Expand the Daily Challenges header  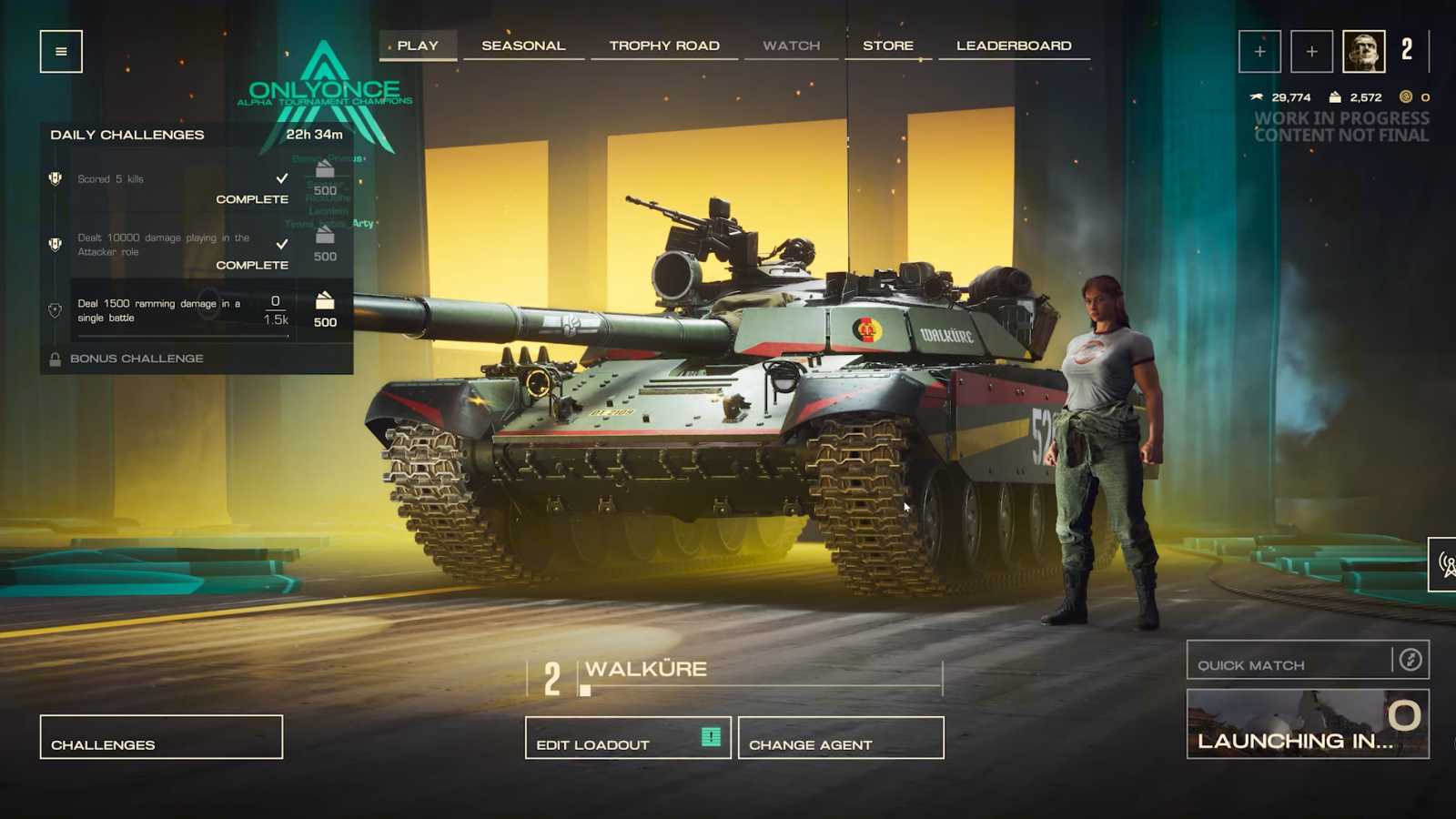pyautogui.click(x=127, y=134)
